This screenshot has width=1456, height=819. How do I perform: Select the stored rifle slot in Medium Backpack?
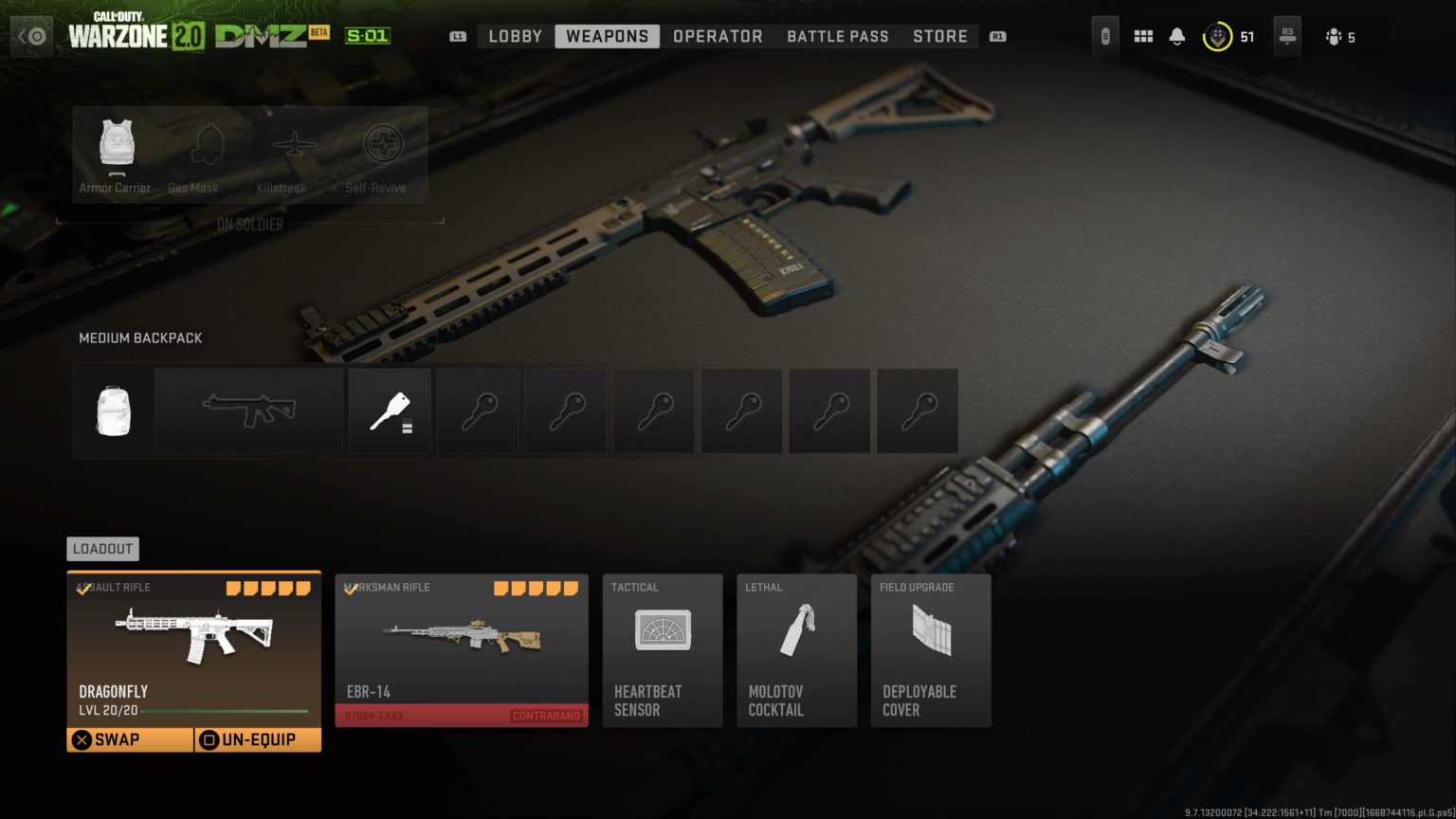point(248,409)
